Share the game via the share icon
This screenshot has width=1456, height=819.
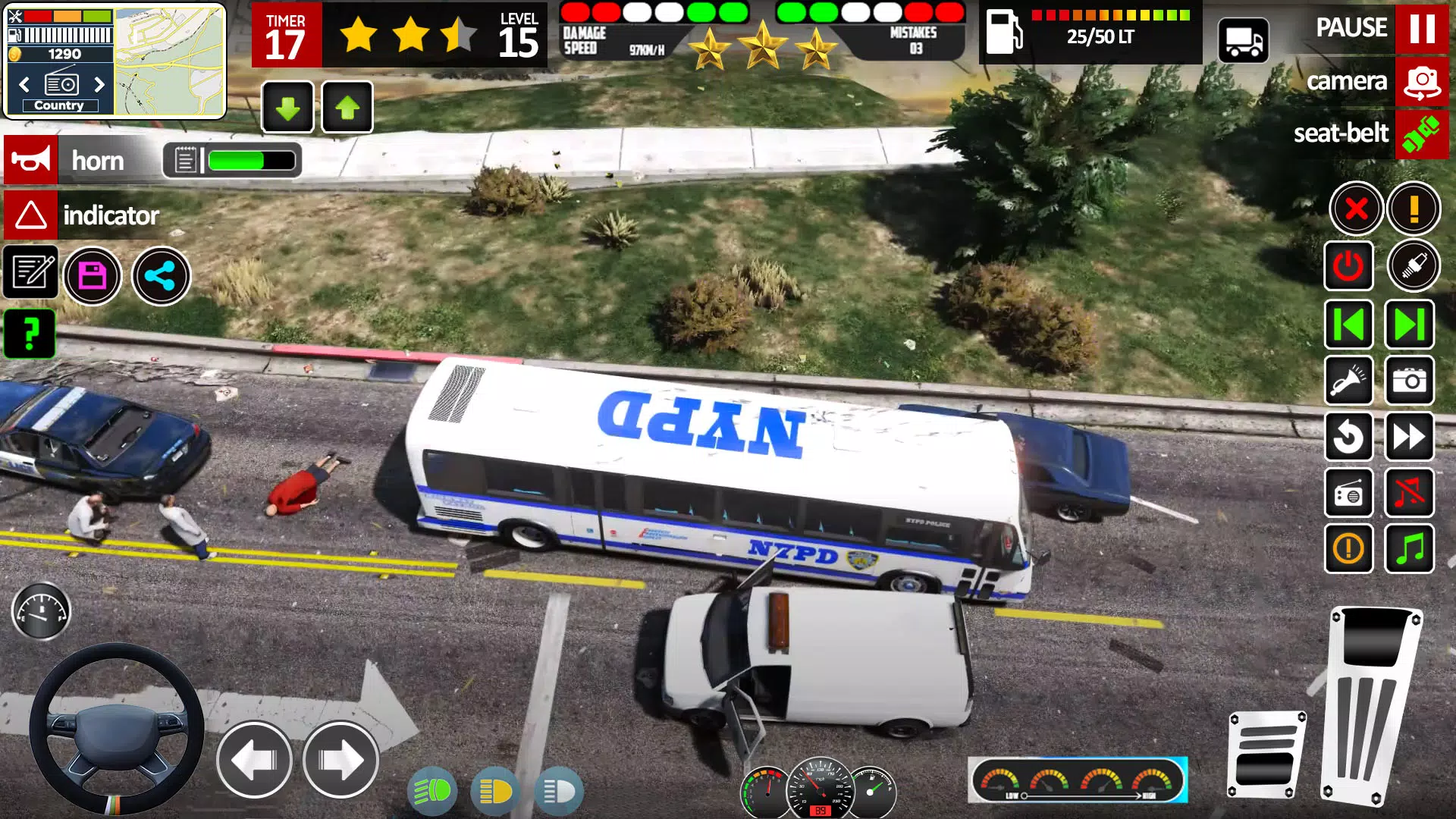click(x=161, y=275)
